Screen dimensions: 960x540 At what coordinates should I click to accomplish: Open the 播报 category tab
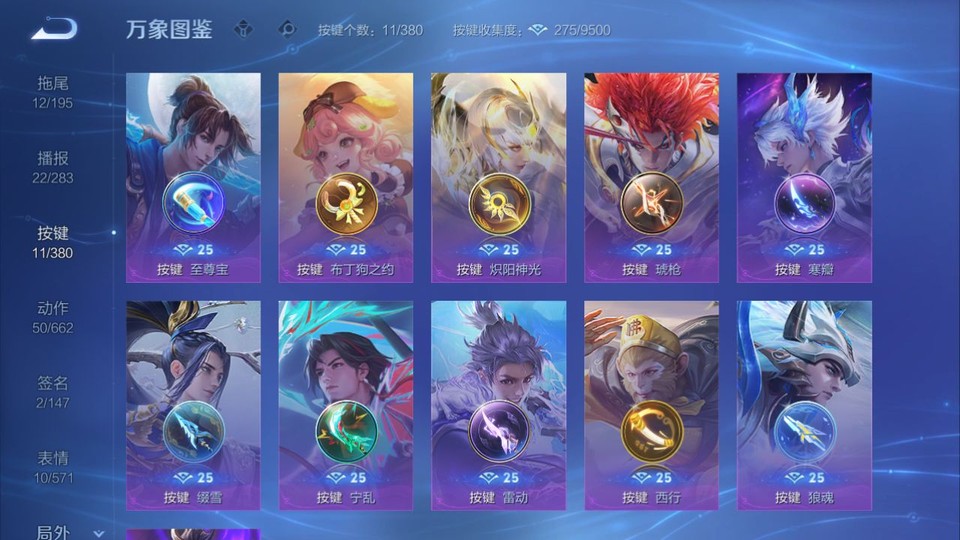[53, 167]
